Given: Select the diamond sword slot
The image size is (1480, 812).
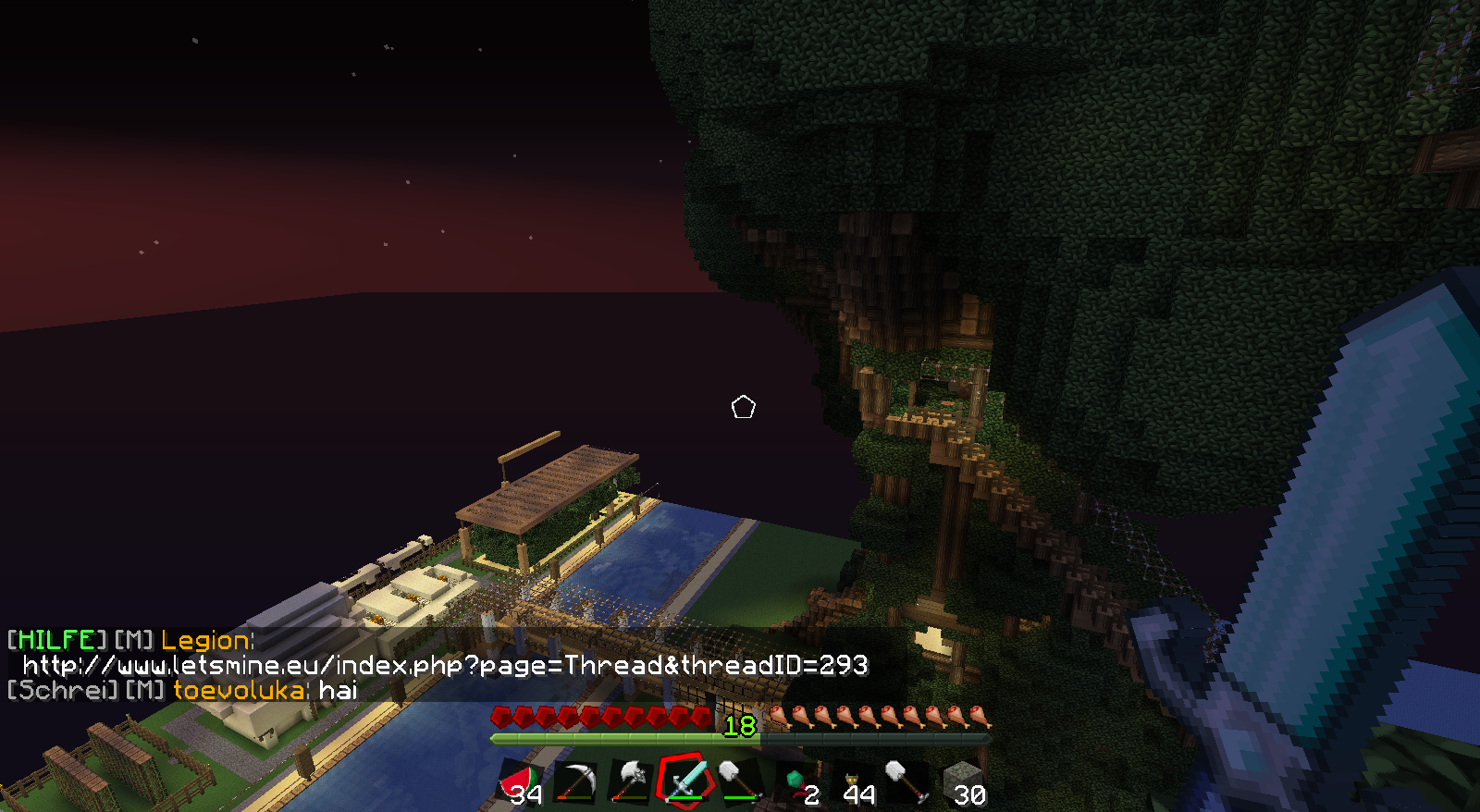Looking at the screenshot, I should (x=685, y=782).
